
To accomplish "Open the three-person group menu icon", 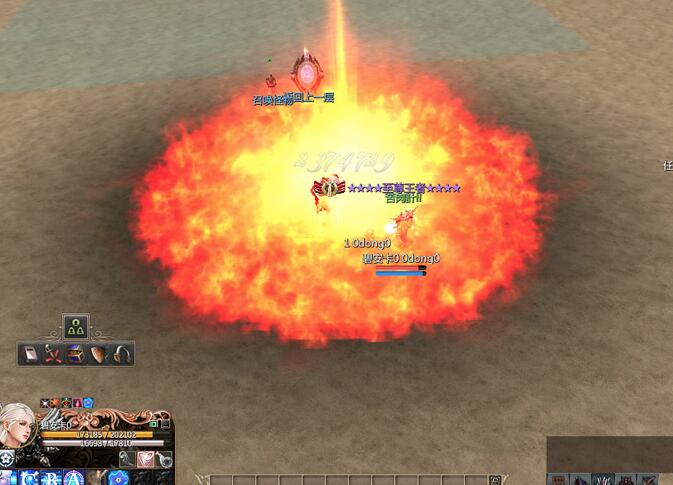I will click(x=76, y=326).
